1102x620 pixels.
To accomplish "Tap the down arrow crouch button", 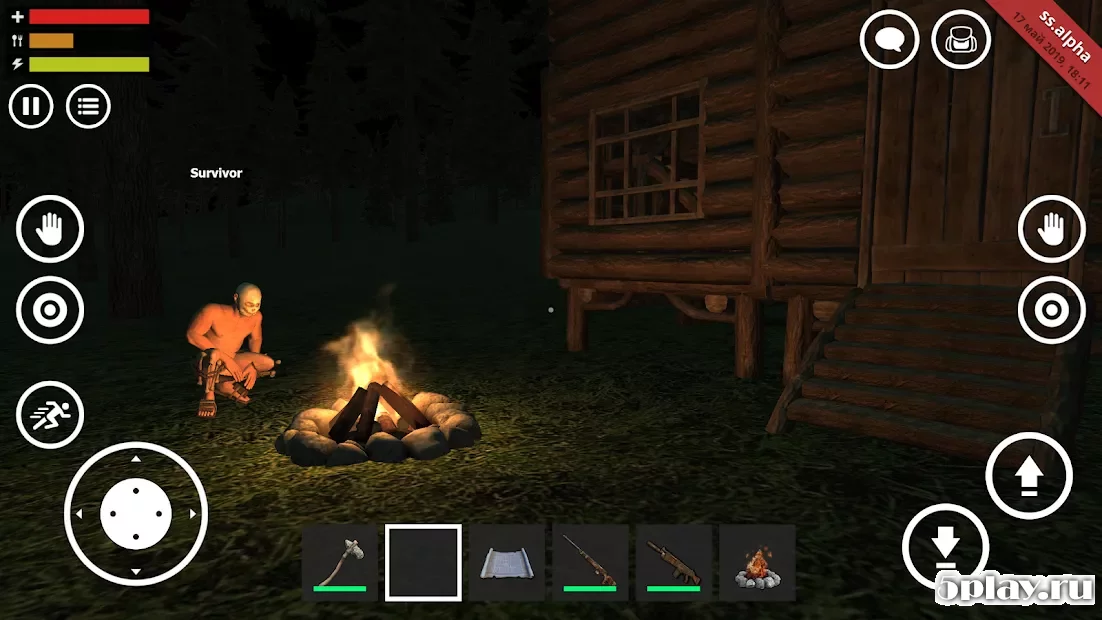I will click(945, 547).
